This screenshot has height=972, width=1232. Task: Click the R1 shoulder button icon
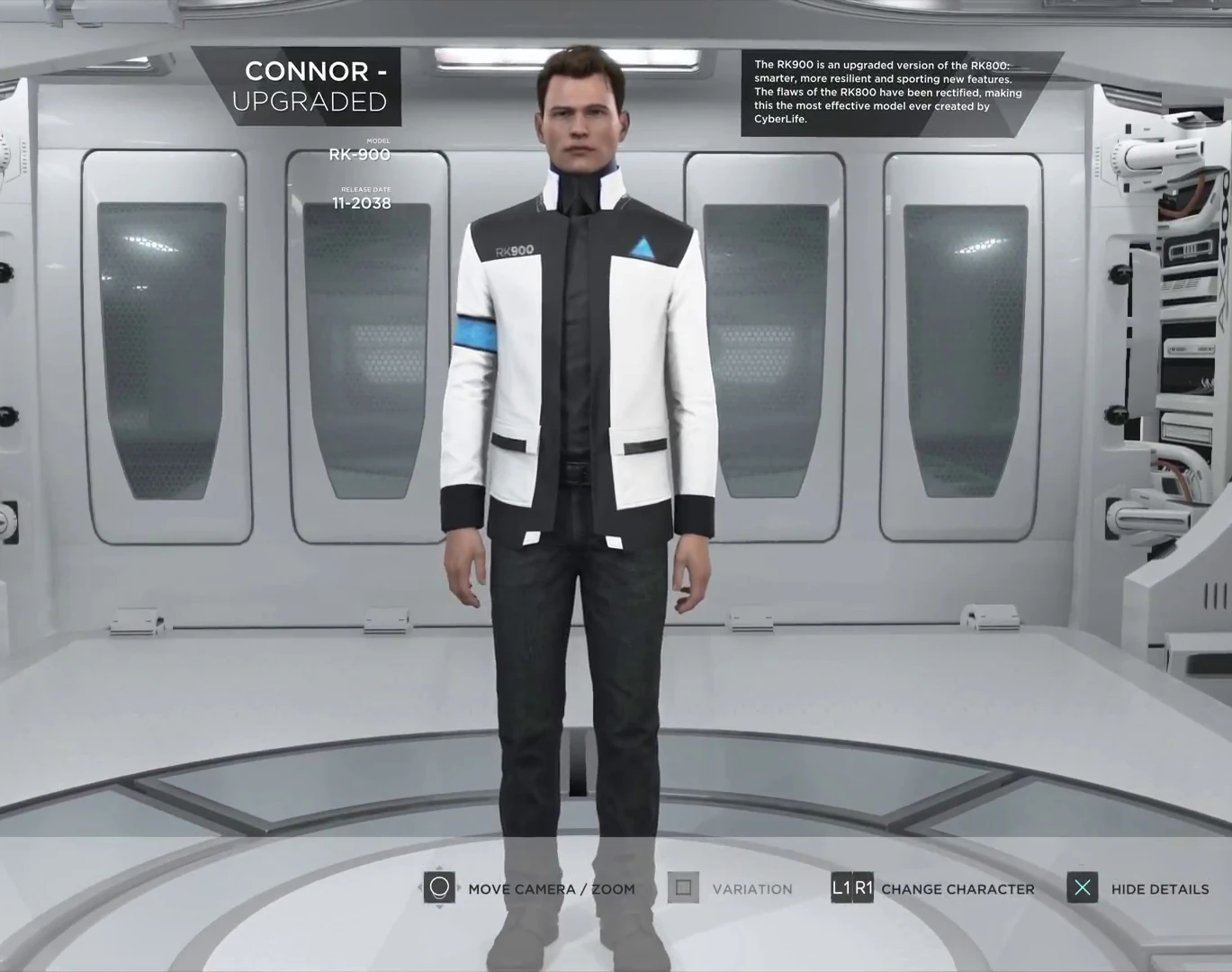(x=865, y=888)
